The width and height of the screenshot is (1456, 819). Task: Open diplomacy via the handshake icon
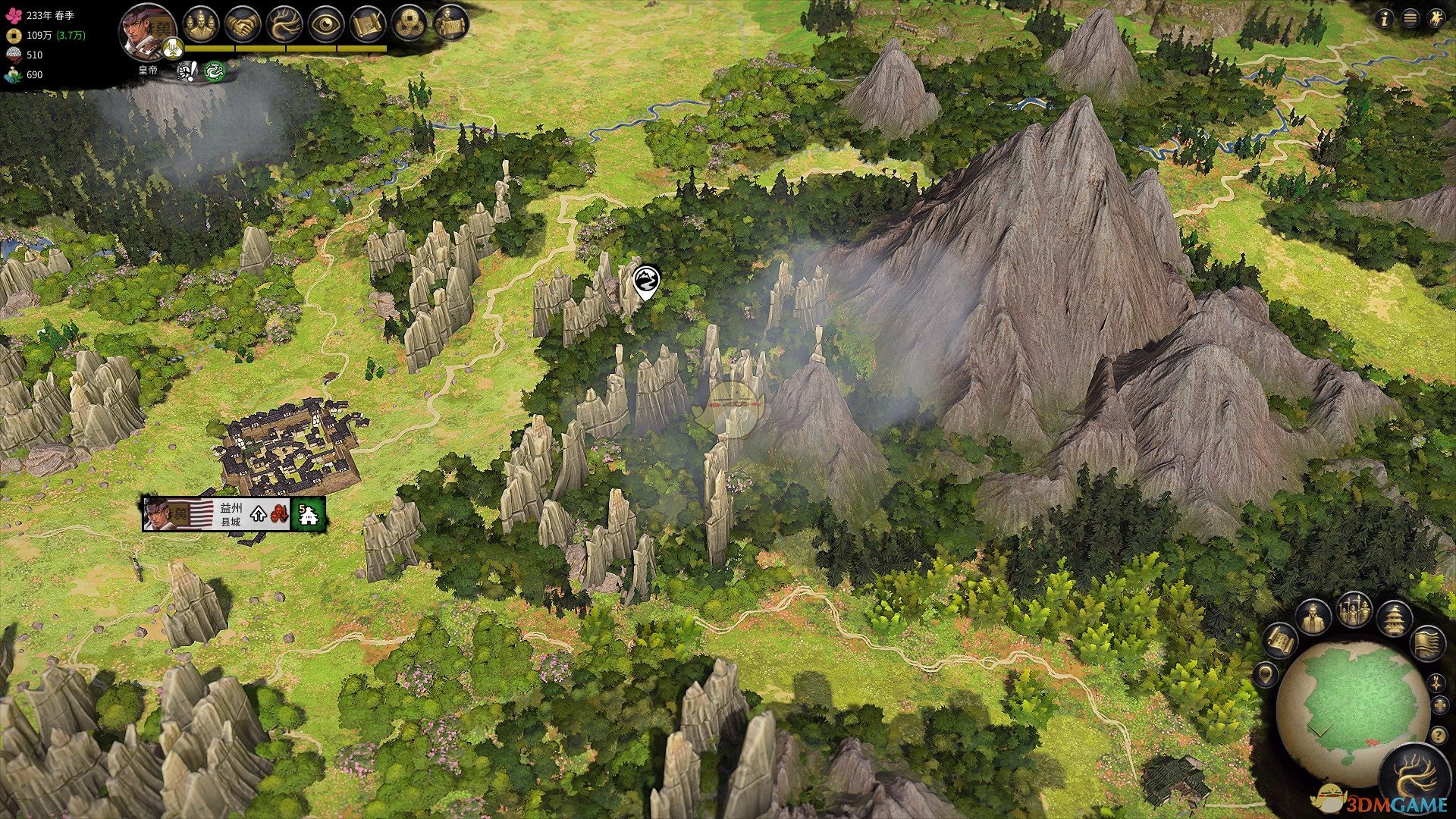click(x=243, y=24)
